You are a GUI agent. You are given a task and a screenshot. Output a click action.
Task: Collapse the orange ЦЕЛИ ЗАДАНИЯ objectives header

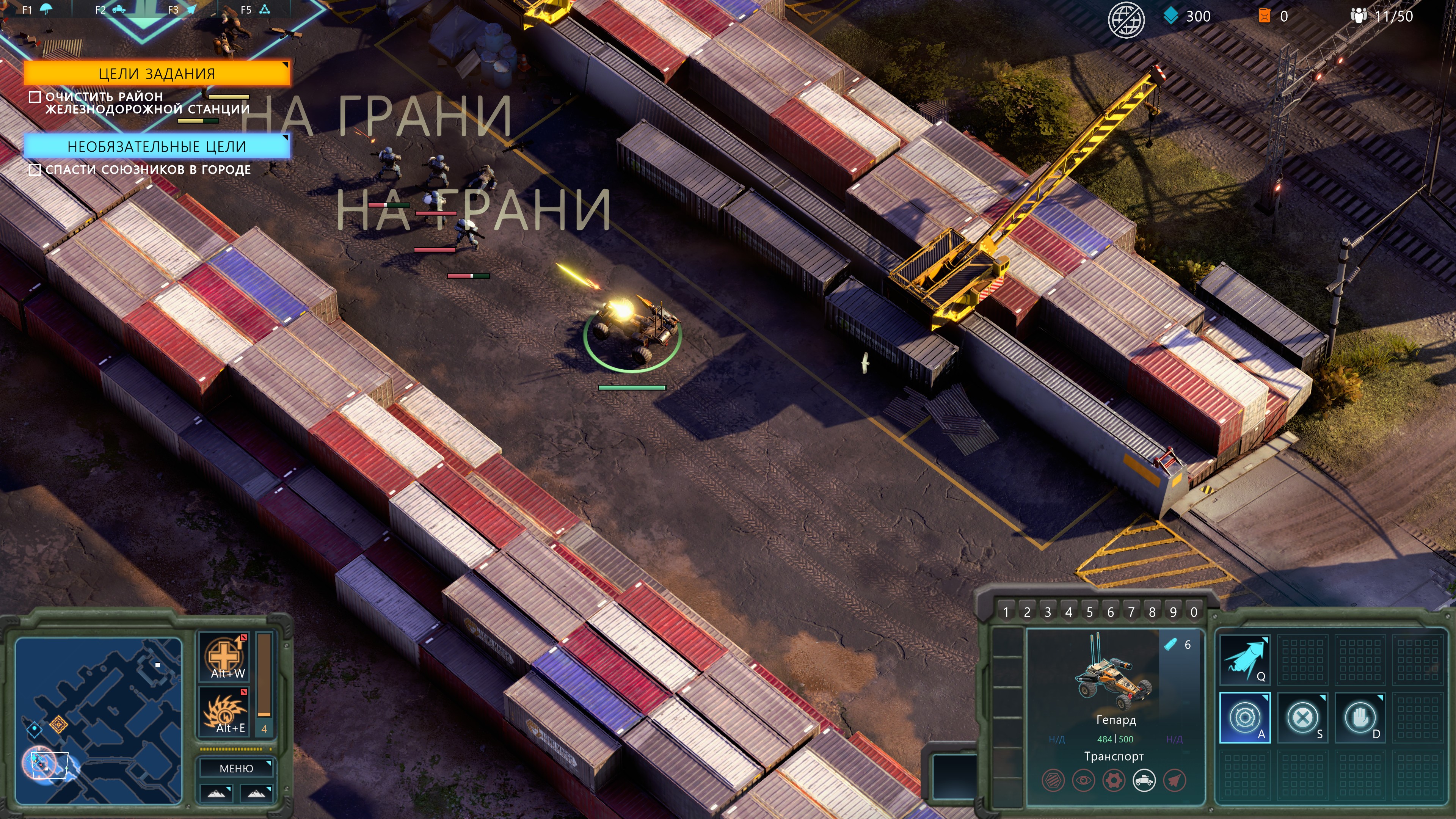coord(157,74)
